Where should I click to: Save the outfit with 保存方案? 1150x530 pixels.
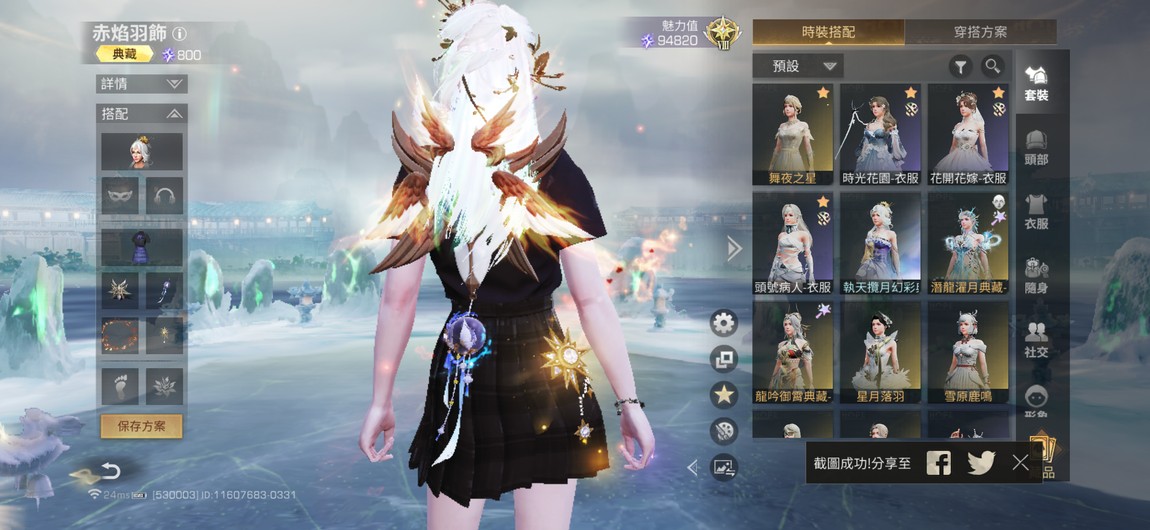pyautogui.click(x=141, y=426)
